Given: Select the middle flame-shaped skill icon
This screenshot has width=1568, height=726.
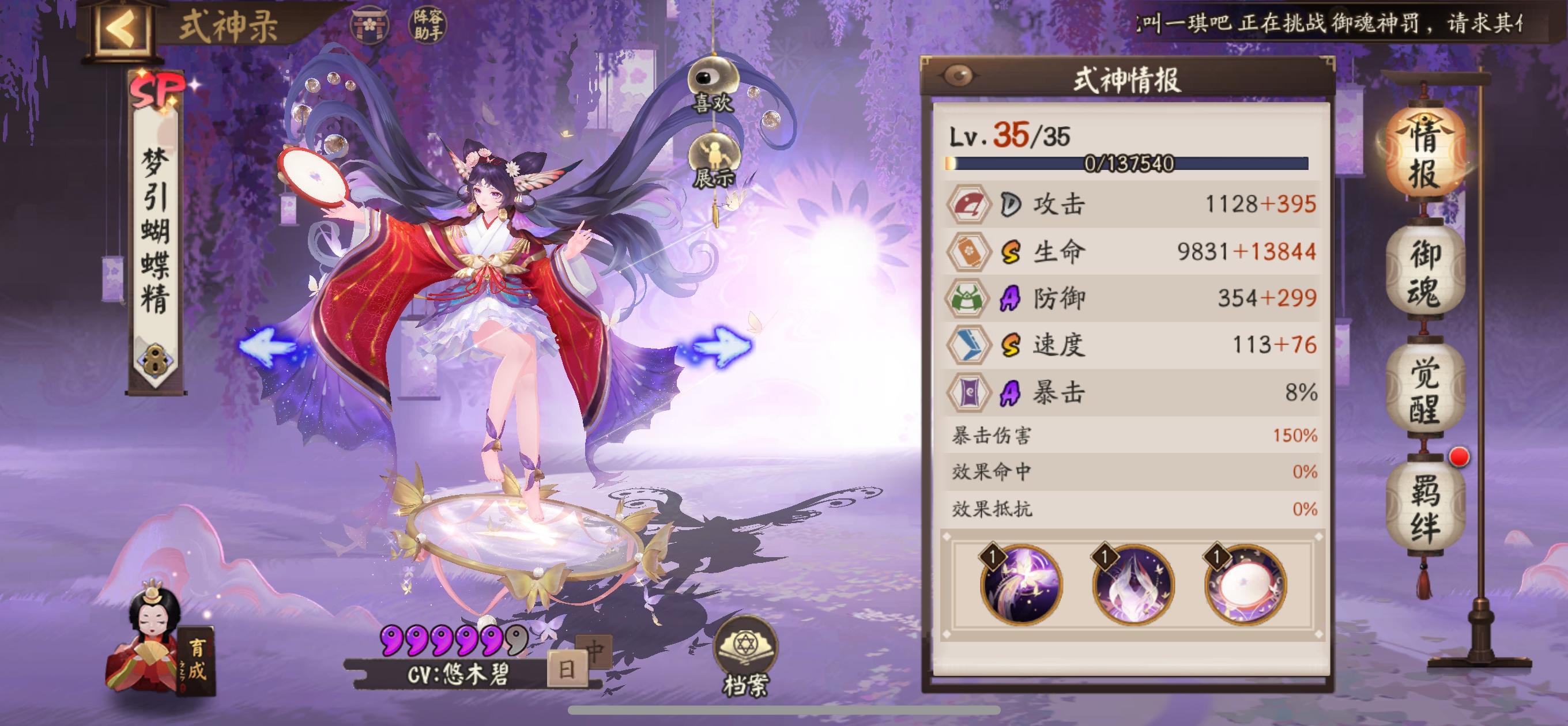Looking at the screenshot, I should (1133, 585).
